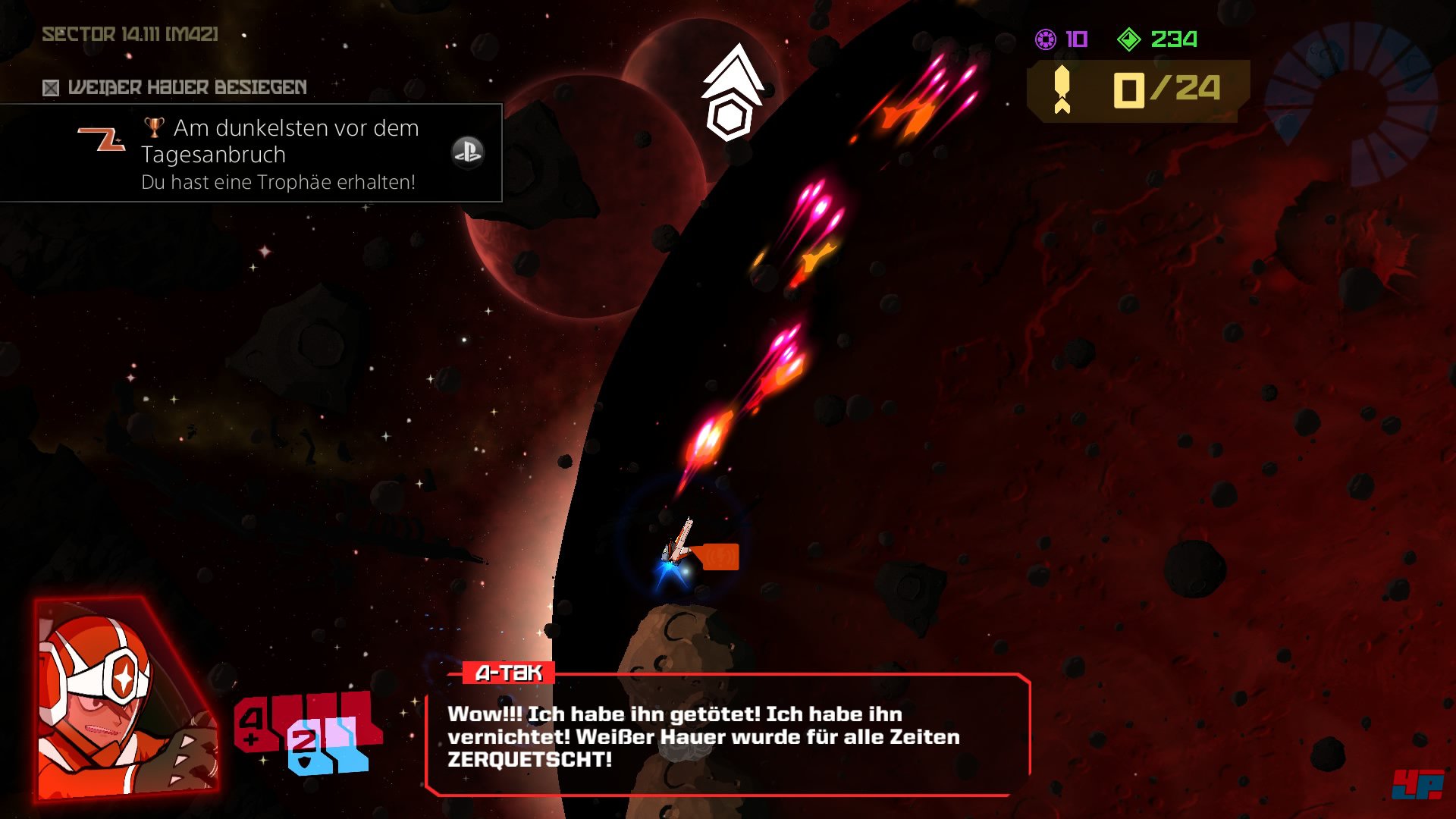Click the green gem currency icon

[1128, 39]
